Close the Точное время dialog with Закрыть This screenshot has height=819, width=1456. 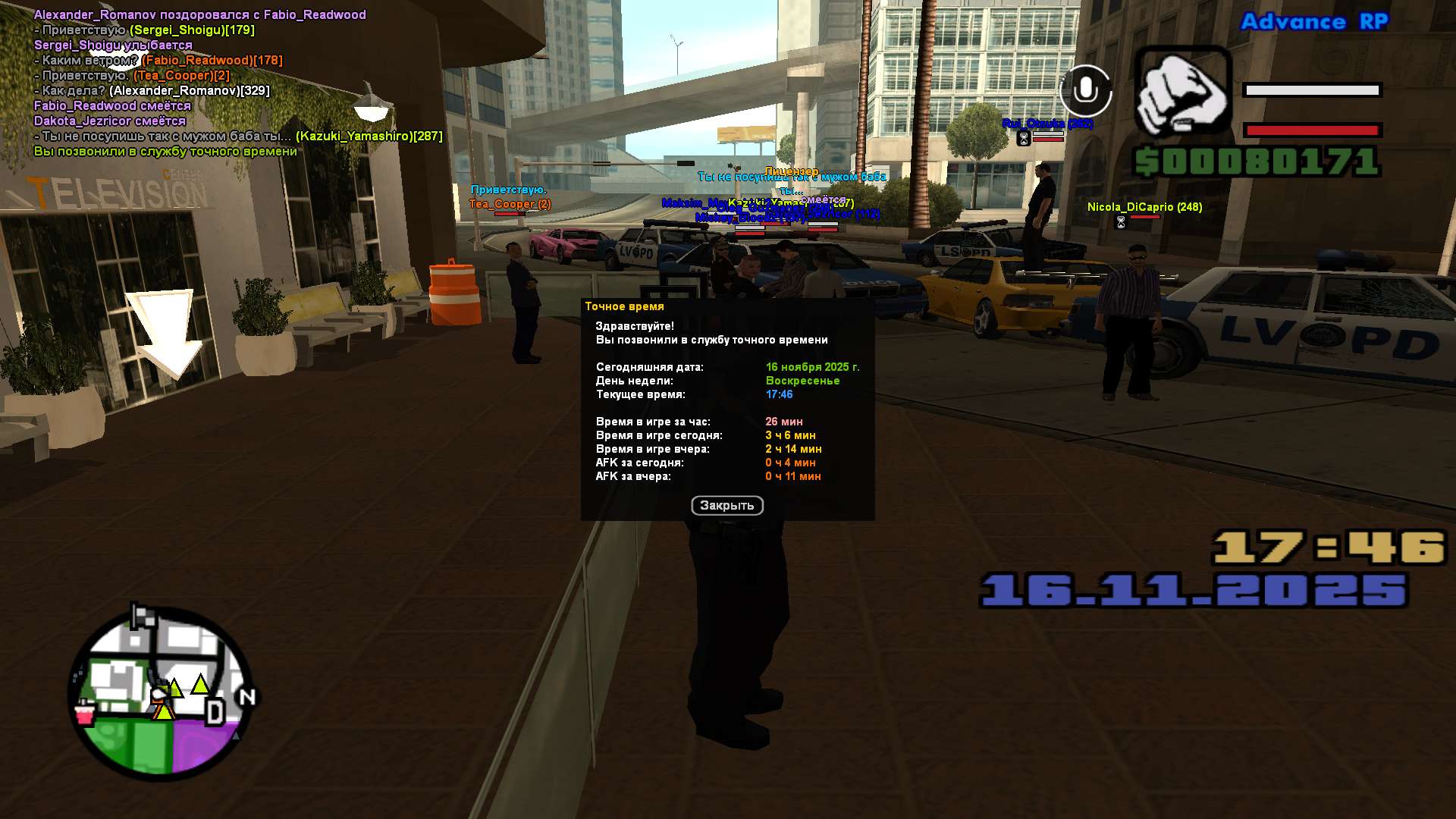click(726, 506)
